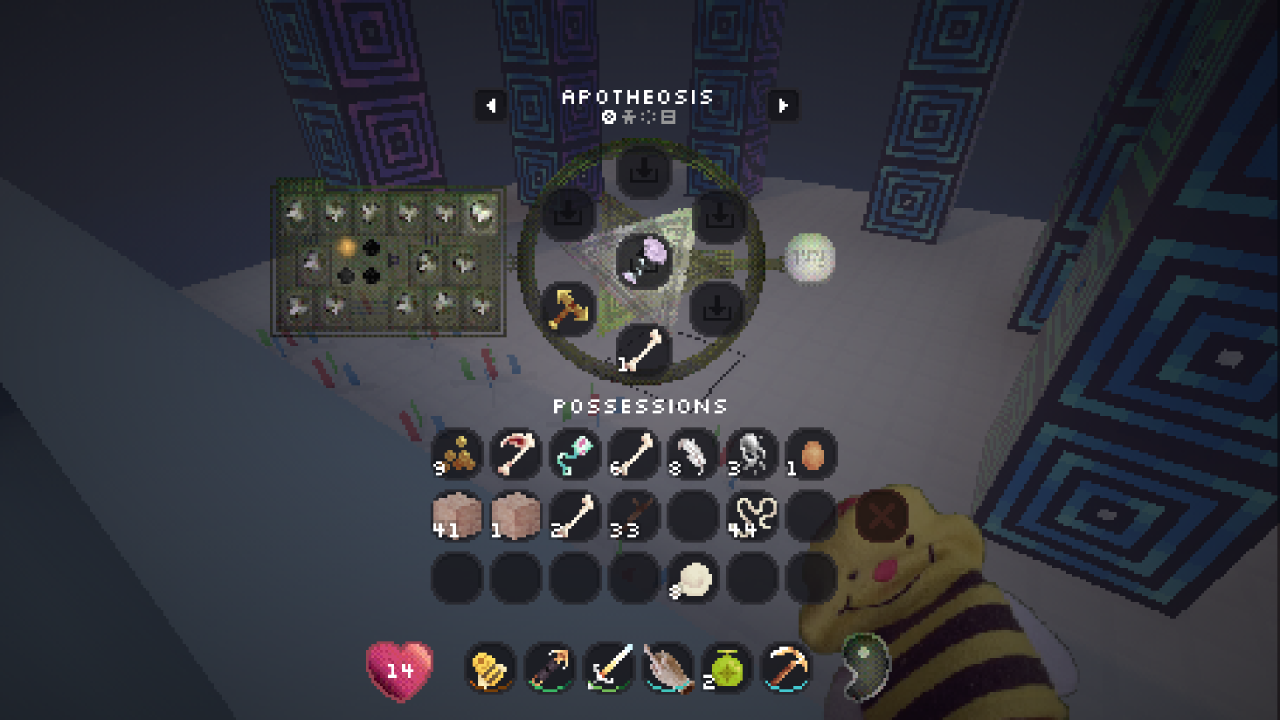Choose the white round item in the bottom row
The width and height of the screenshot is (1280, 720).
[x=693, y=577]
